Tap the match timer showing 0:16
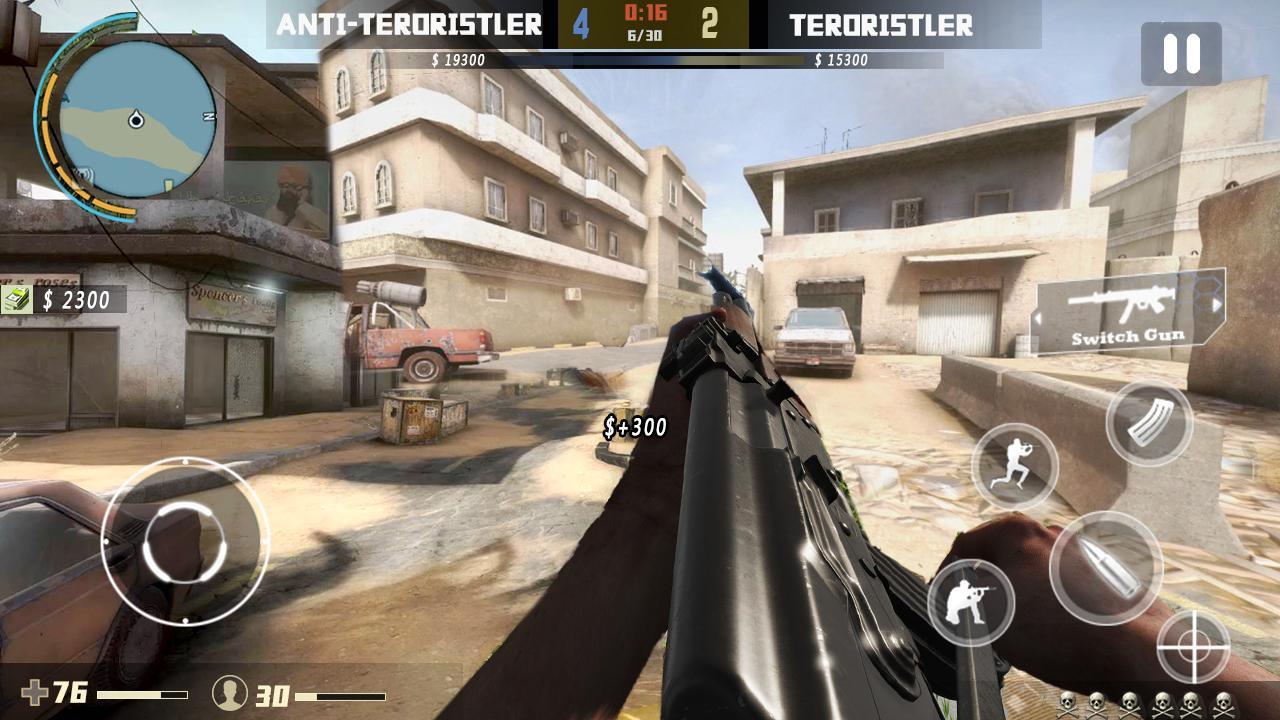1280x720 pixels. tap(650, 14)
